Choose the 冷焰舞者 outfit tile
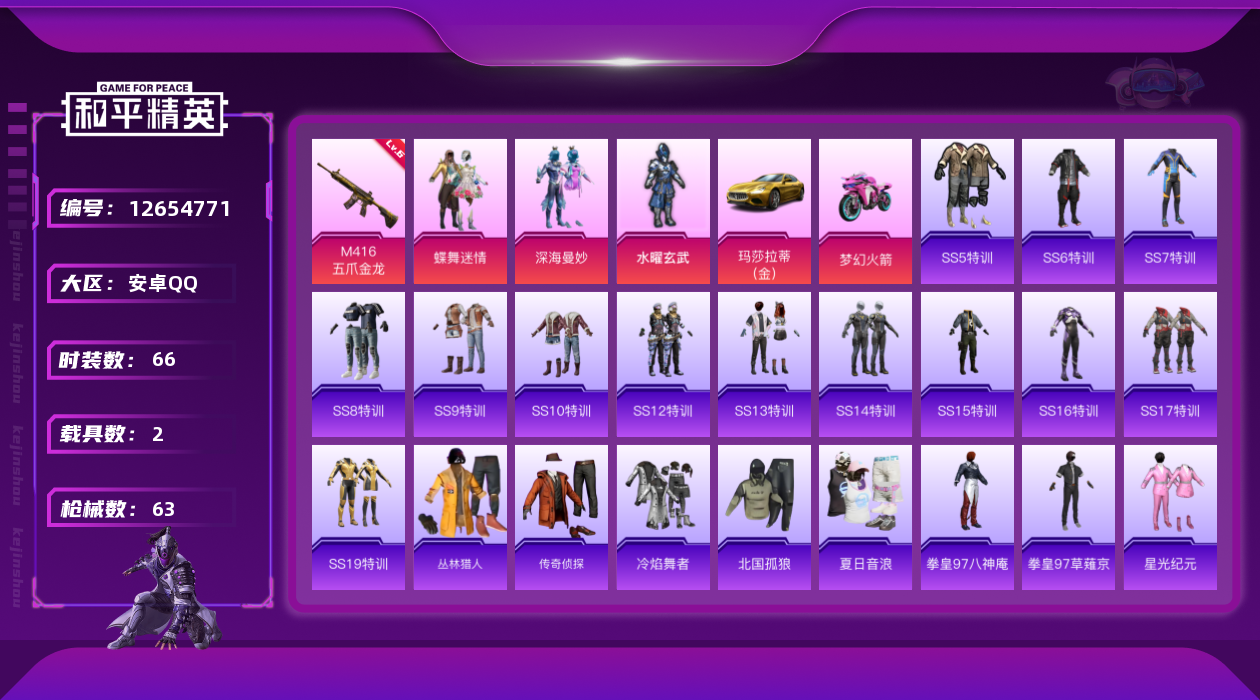The image size is (1260, 700). click(x=663, y=517)
